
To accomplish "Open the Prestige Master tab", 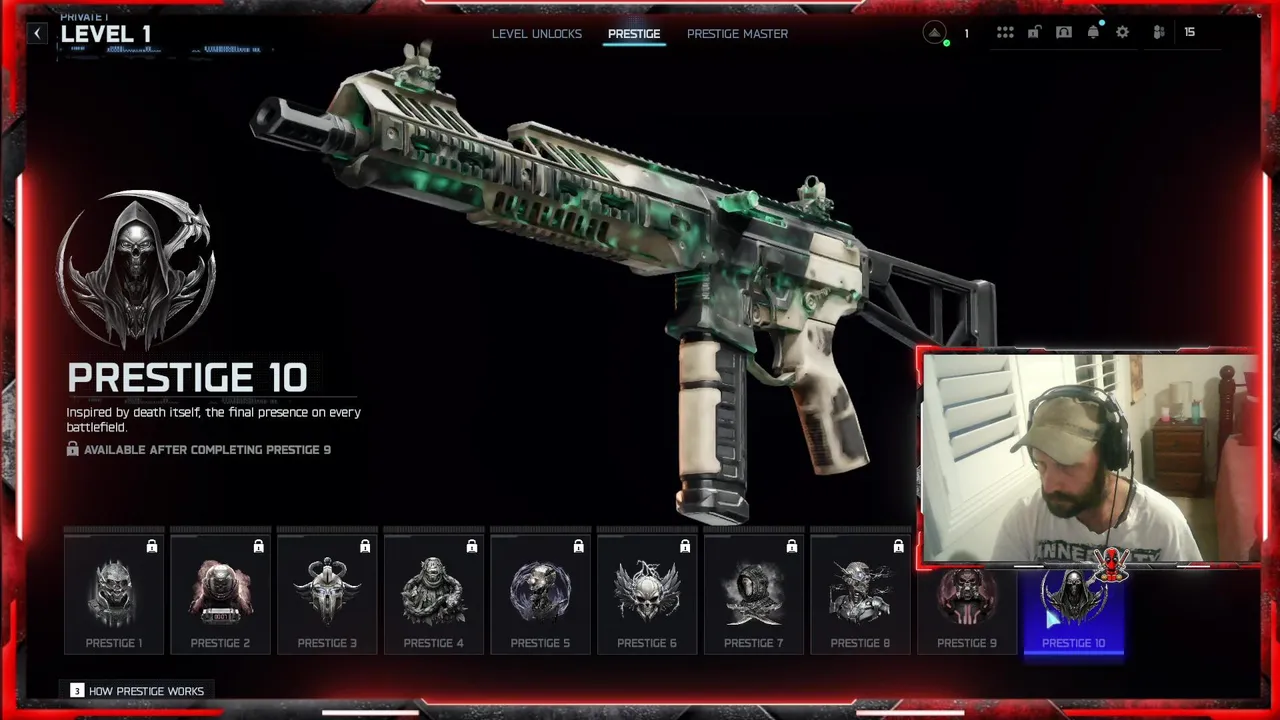I will pos(737,34).
